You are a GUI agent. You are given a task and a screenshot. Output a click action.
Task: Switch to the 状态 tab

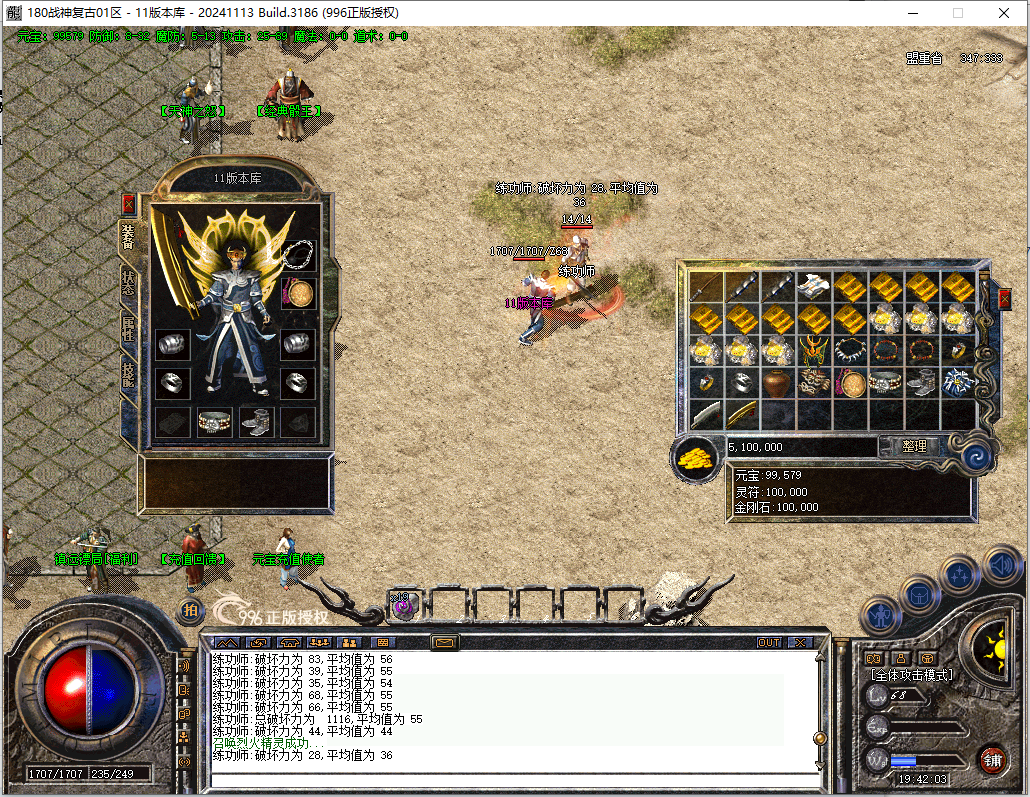point(128,281)
